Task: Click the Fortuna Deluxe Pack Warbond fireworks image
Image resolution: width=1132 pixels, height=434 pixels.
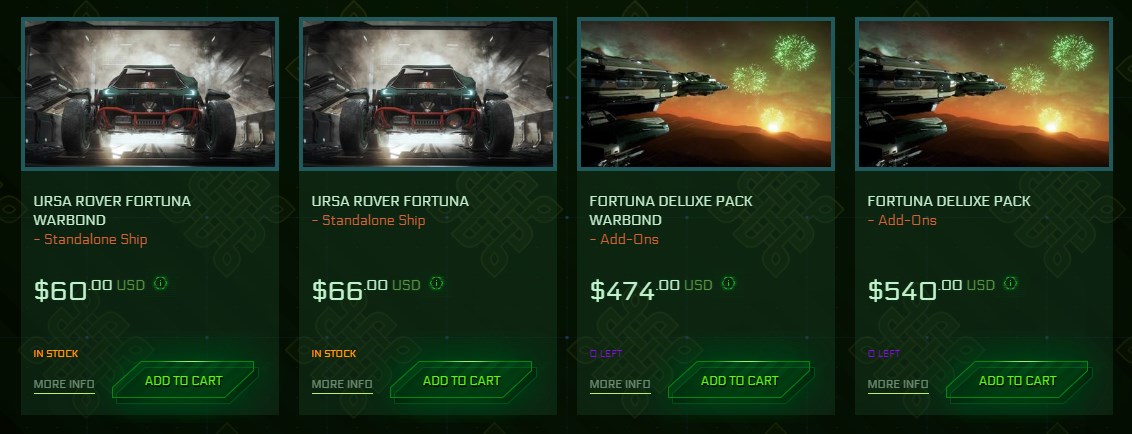Action: click(706, 94)
